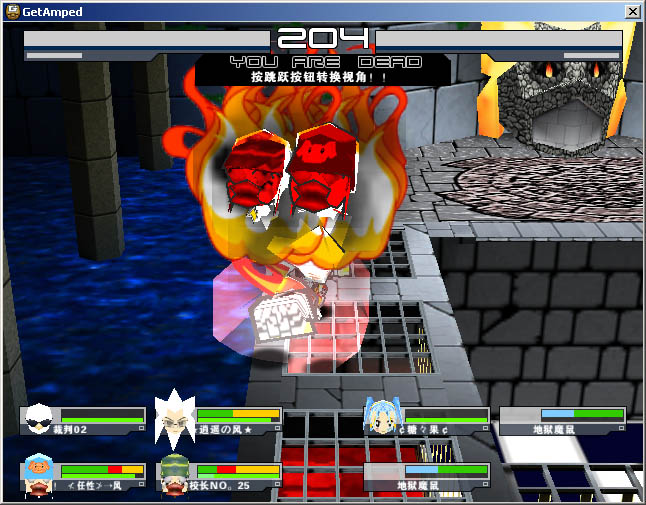Viewport: 646px width, 505px height.
Task: Choose the 任性メ→风 player portrait
Action: [40, 473]
